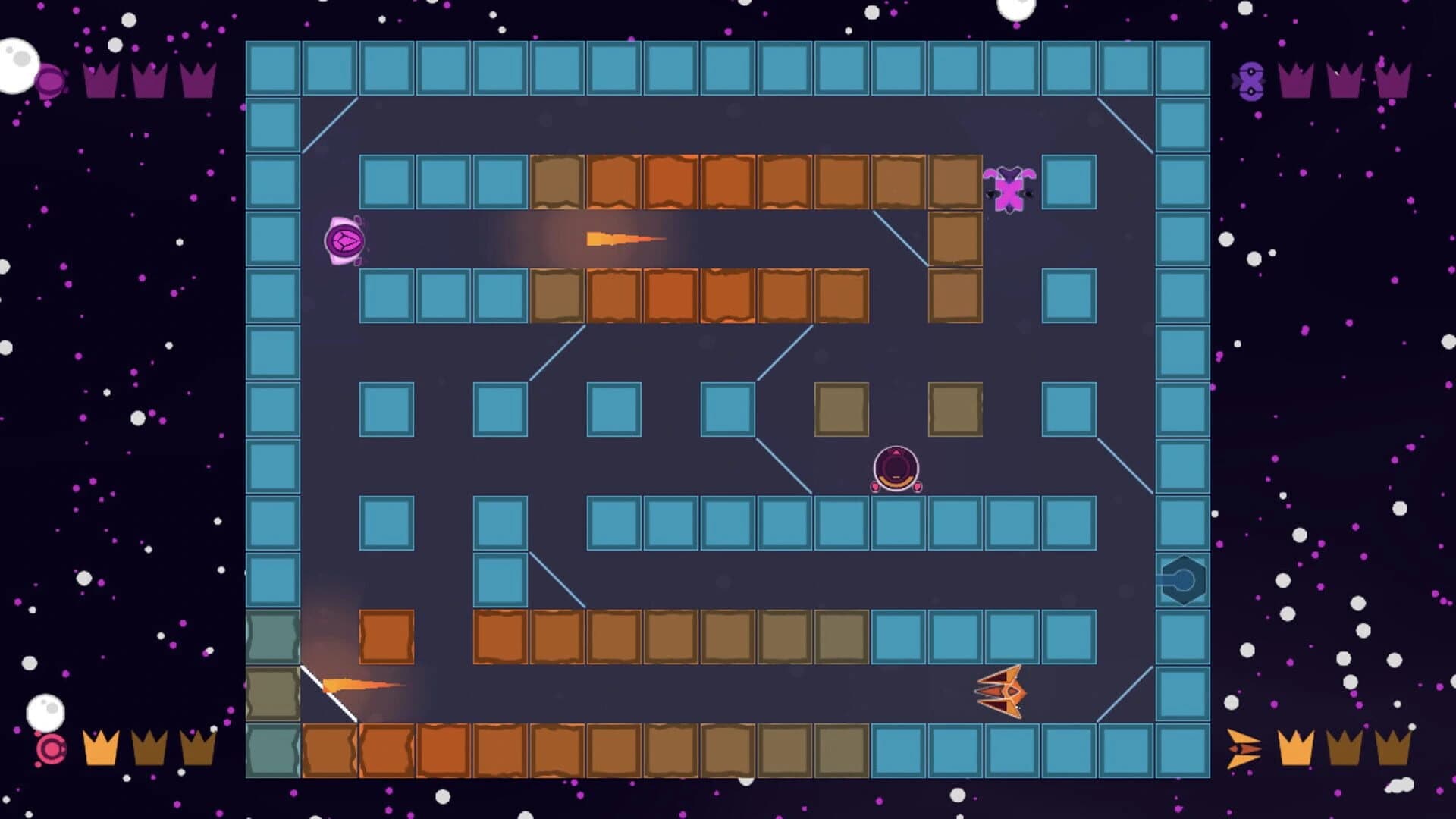Click the purple player avatar in the top-left corner
This screenshot has height=819, width=1456.
click(49, 80)
